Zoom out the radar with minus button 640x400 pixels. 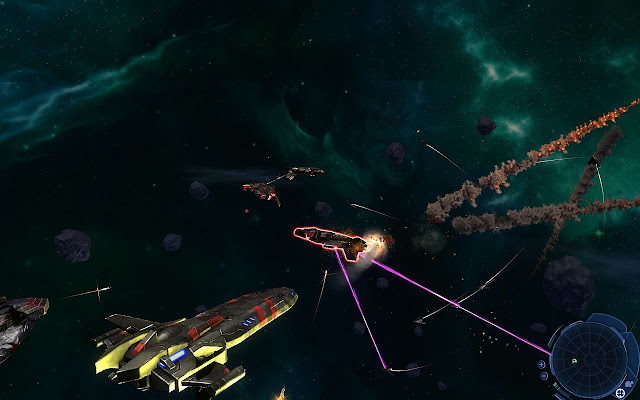point(544,375)
